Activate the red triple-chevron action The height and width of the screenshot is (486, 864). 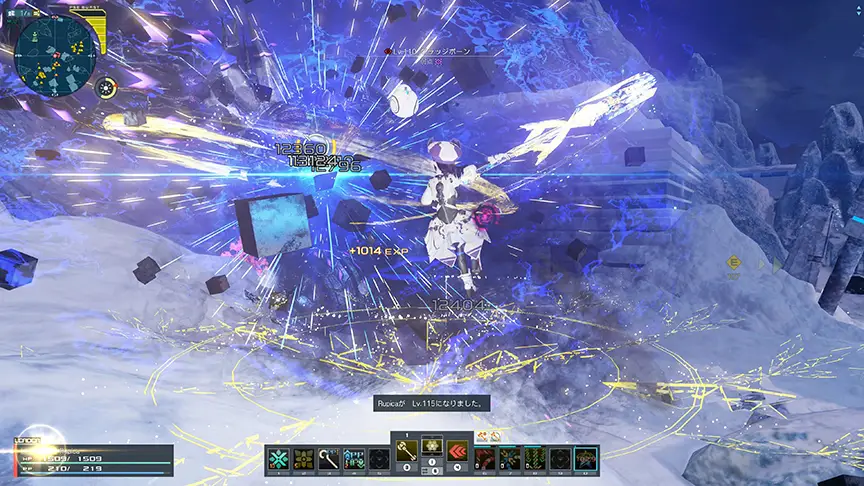458,450
